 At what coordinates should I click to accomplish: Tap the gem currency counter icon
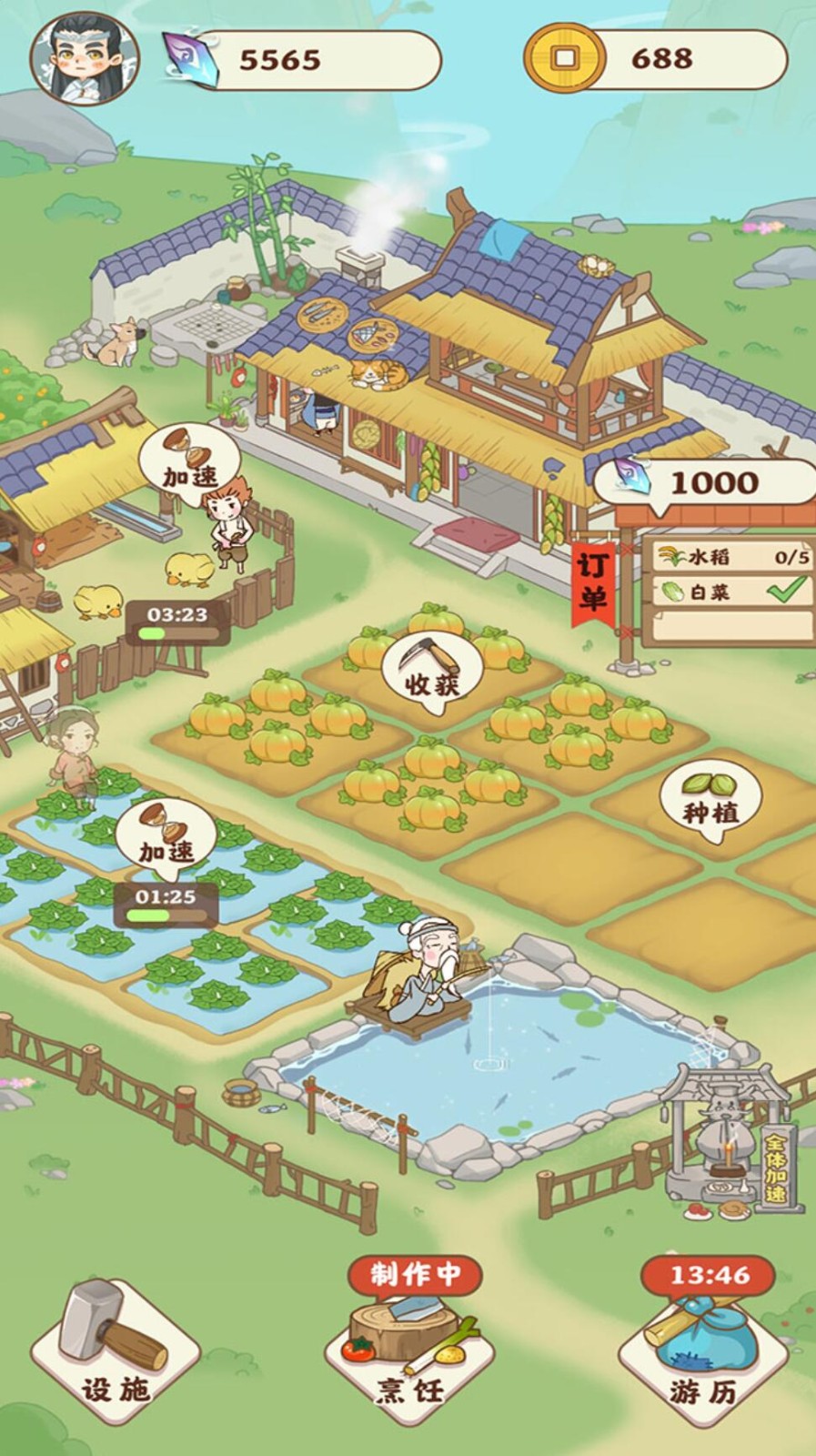click(190, 59)
